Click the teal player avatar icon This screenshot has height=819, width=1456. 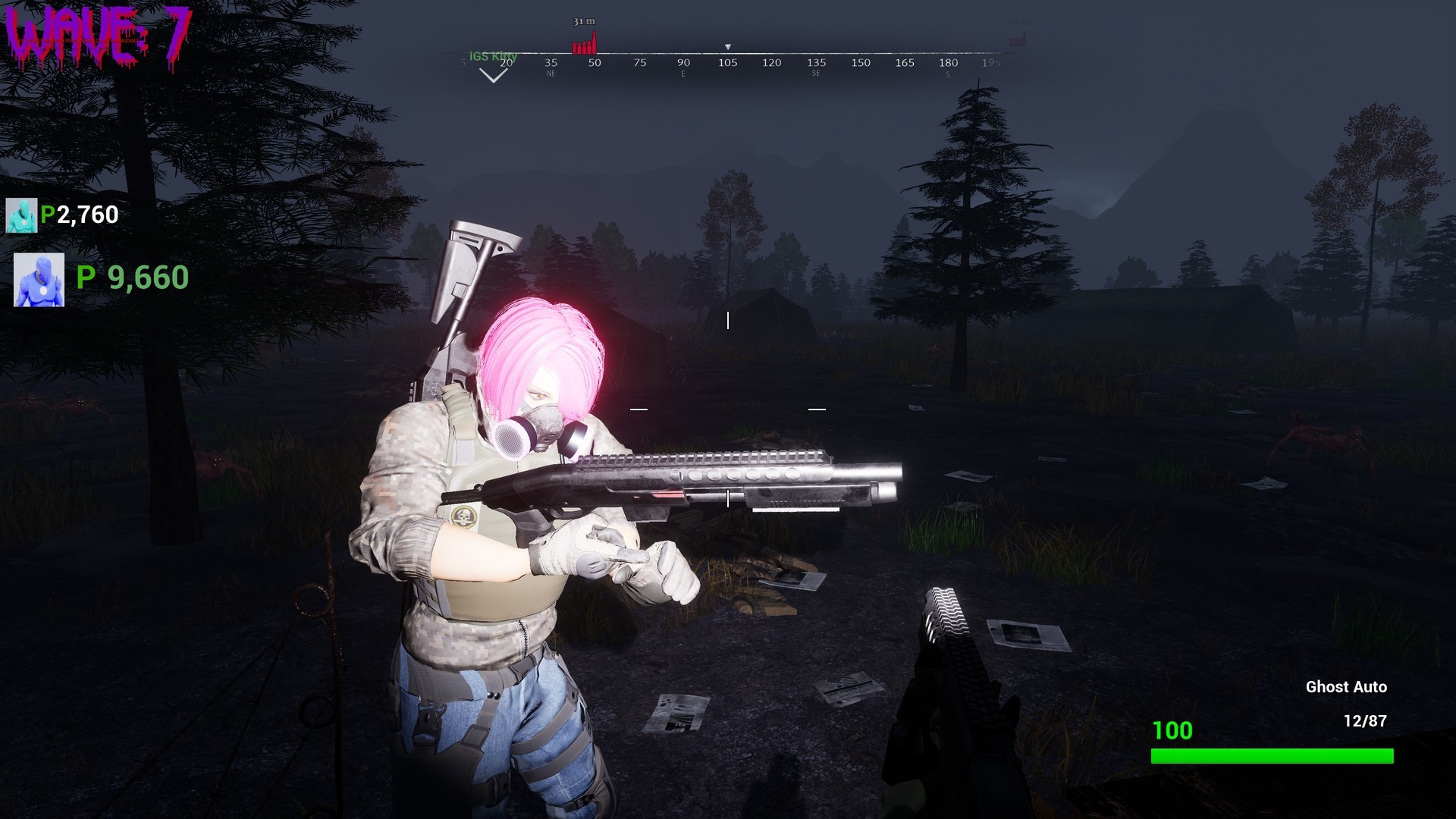(20, 215)
